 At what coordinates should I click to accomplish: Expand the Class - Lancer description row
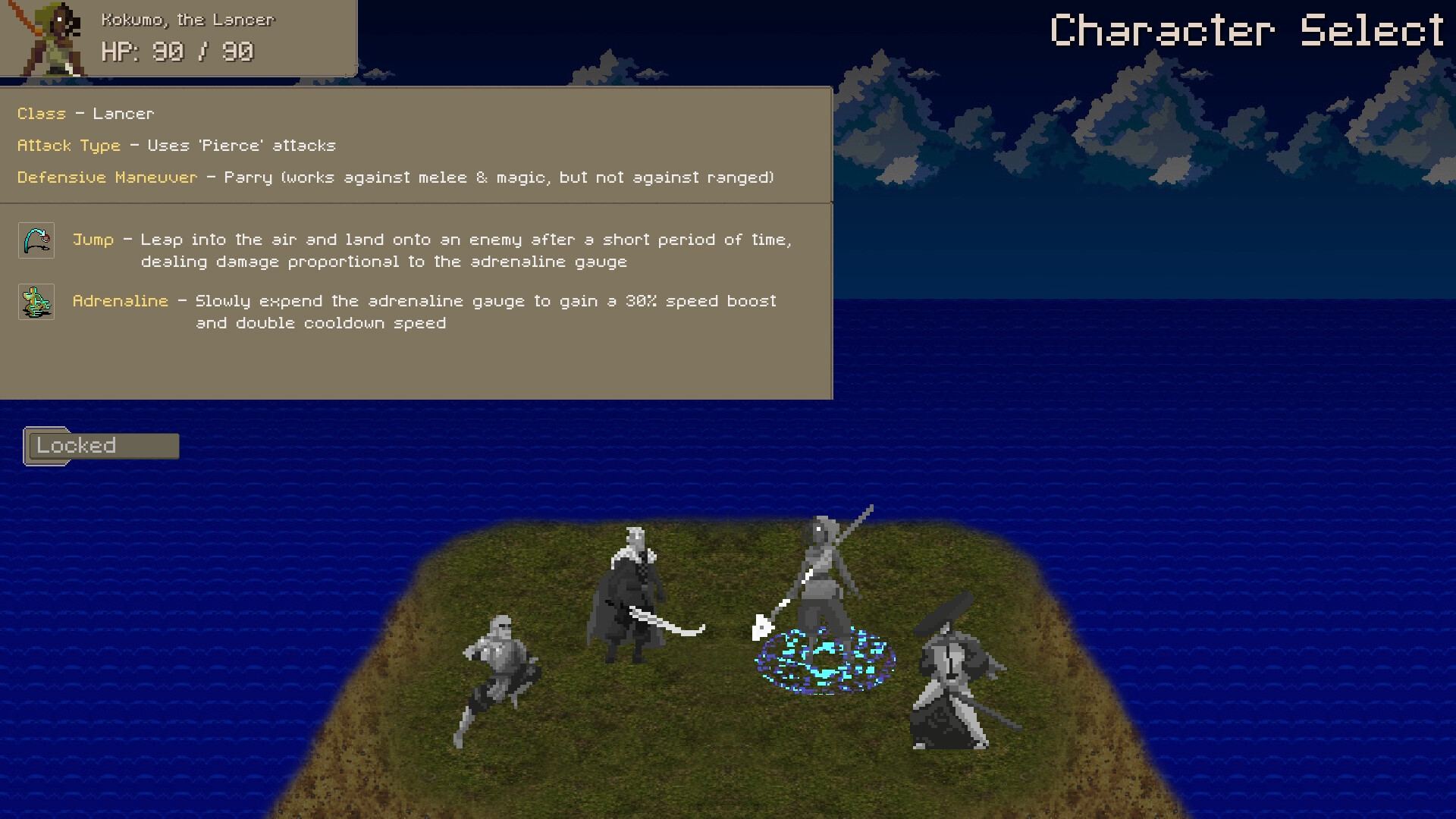[x=85, y=113]
